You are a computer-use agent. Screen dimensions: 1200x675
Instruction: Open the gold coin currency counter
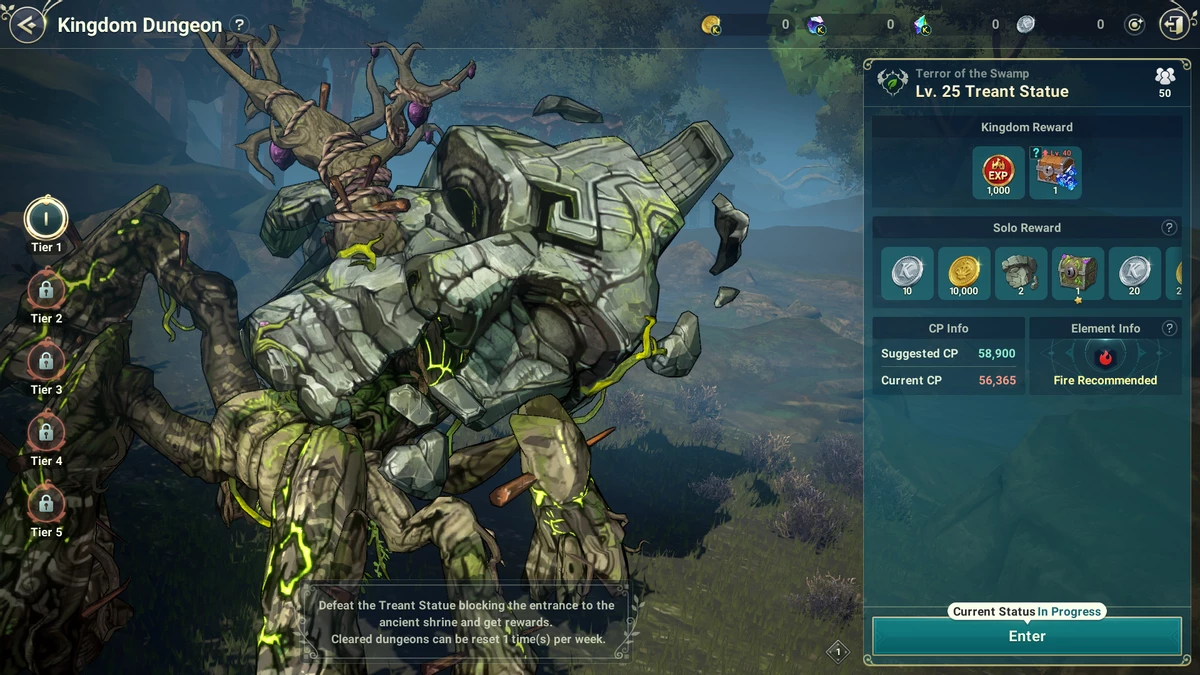point(712,25)
